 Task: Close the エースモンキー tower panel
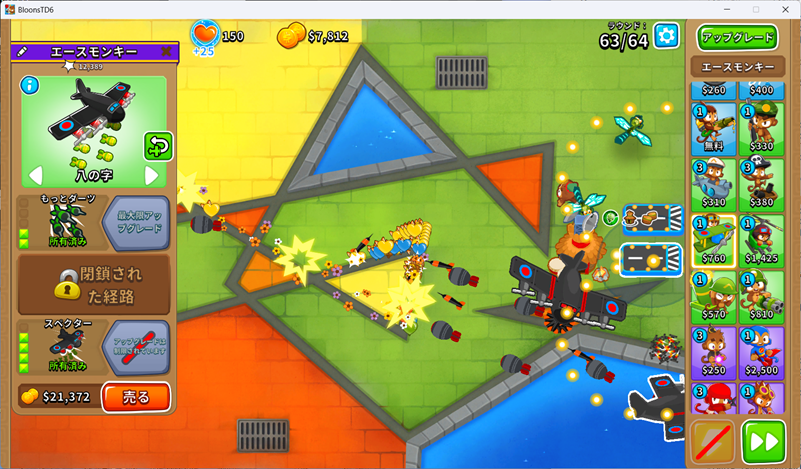[x=166, y=51]
